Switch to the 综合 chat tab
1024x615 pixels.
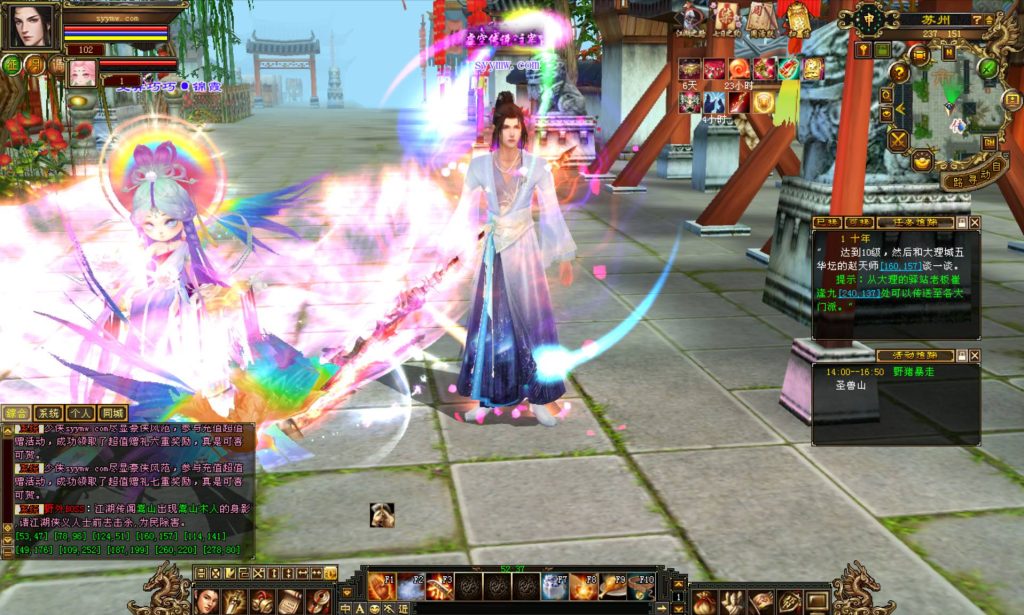point(16,412)
